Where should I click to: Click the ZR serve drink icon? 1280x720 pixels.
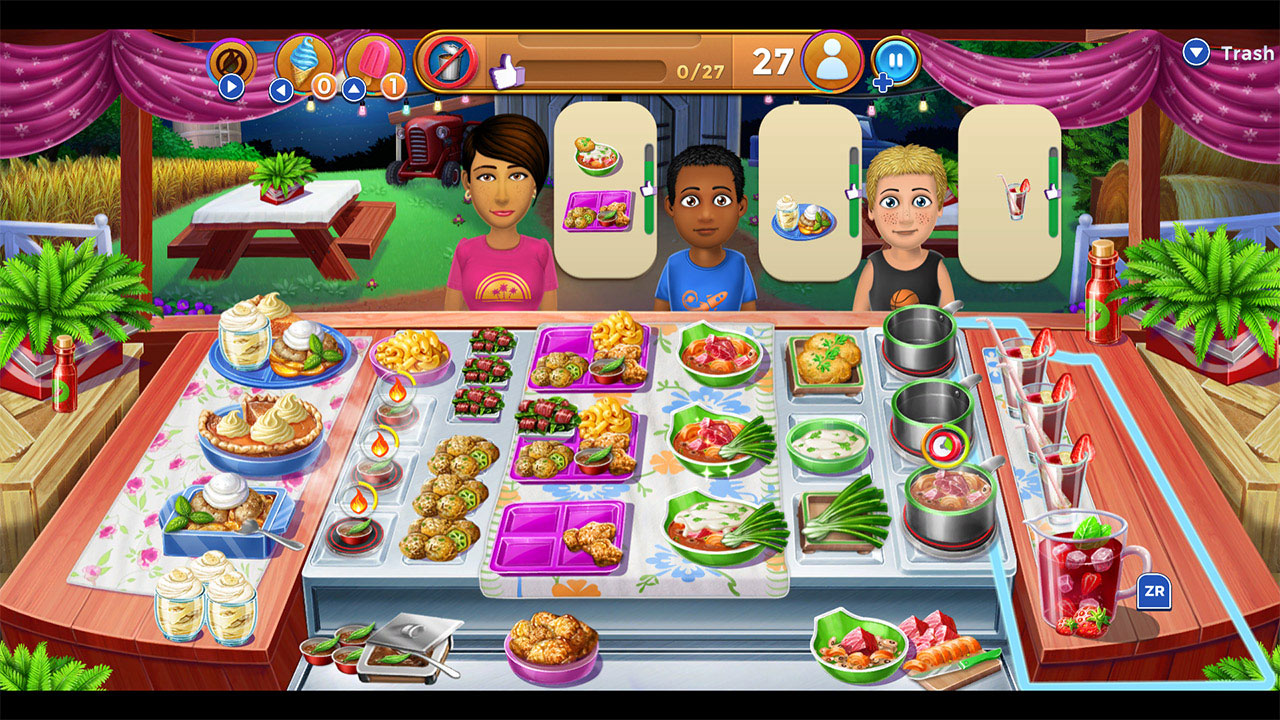point(1155,592)
